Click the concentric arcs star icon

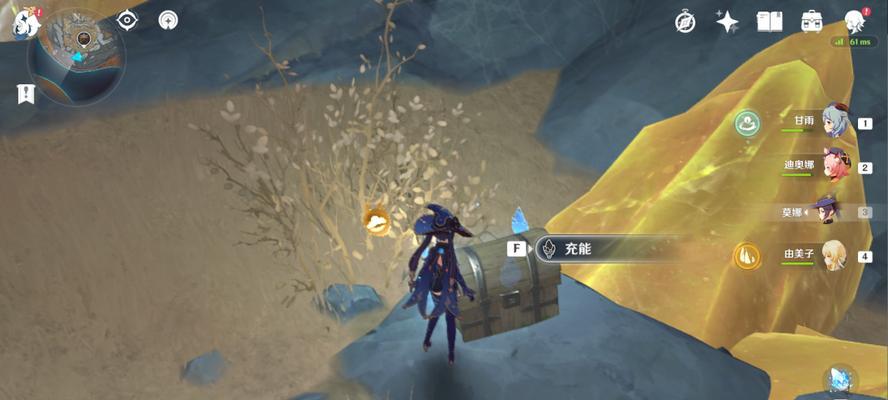(x=168, y=20)
